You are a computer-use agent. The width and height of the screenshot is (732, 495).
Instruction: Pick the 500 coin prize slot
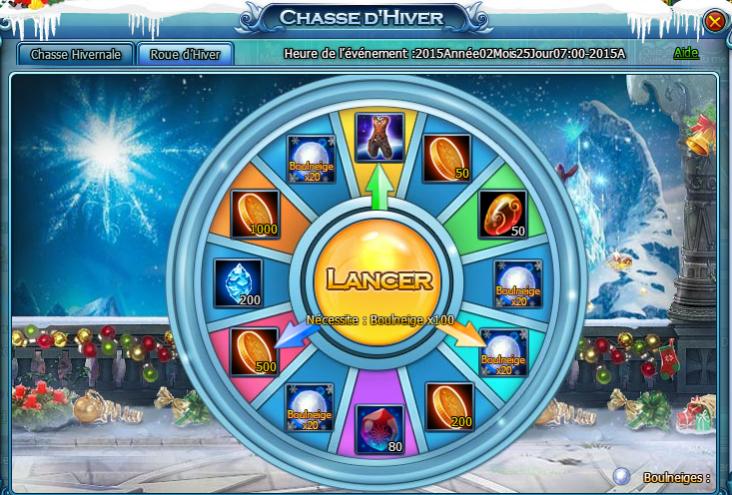tap(254, 351)
